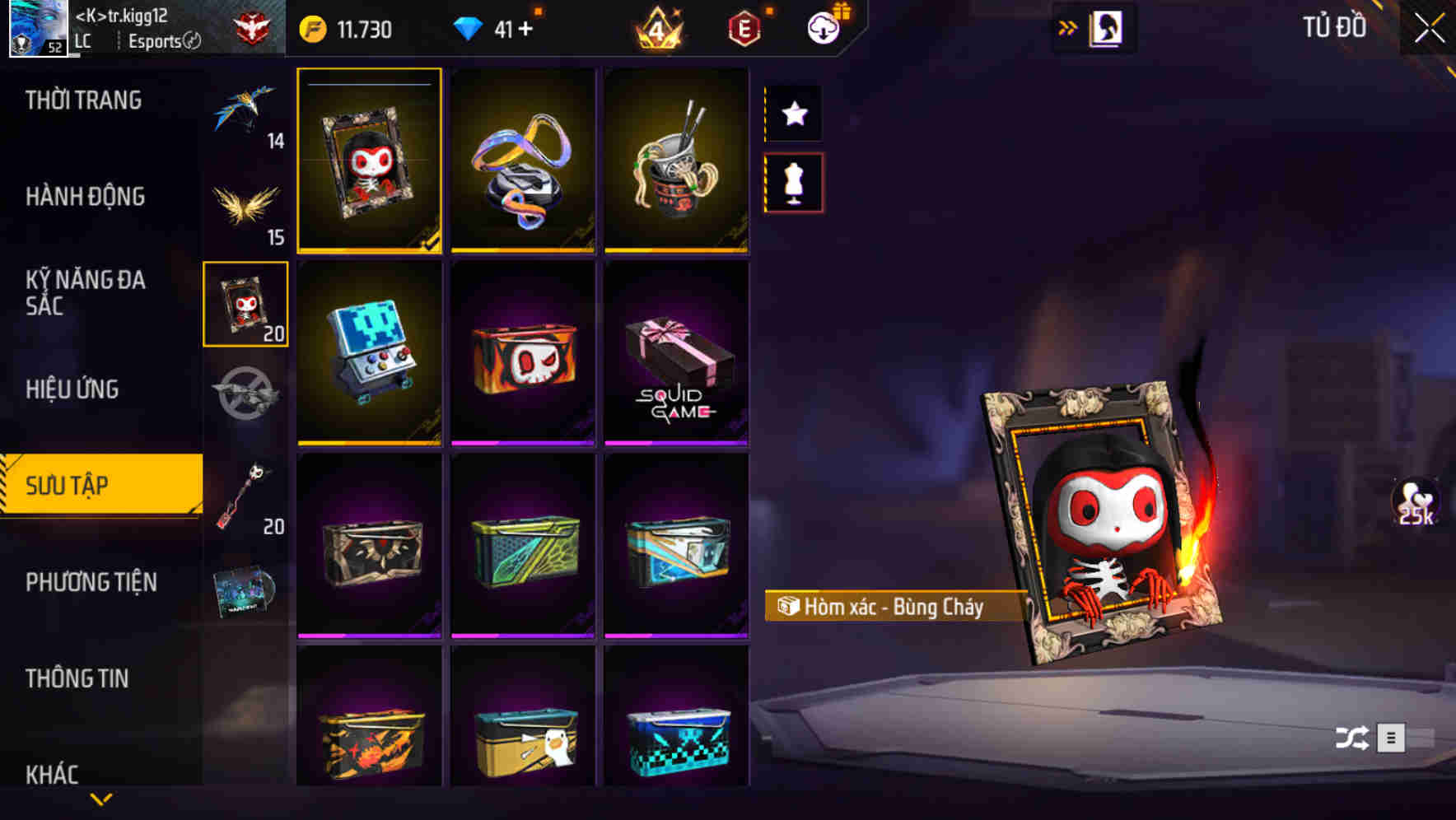
Task: Click the shuffle icon at bottom right
Action: pyautogui.click(x=1351, y=739)
